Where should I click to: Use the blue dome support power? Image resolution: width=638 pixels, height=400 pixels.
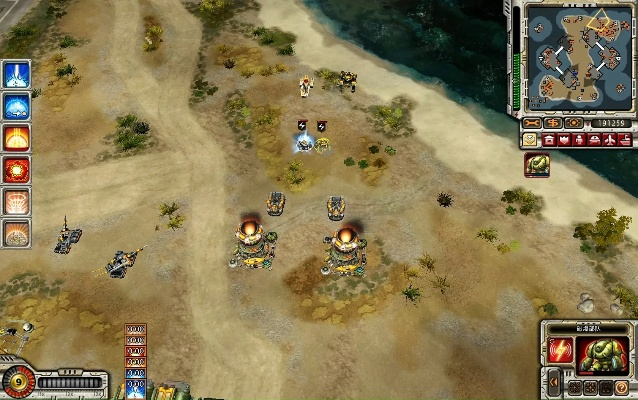pyautogui.click(x=16, y=106)
